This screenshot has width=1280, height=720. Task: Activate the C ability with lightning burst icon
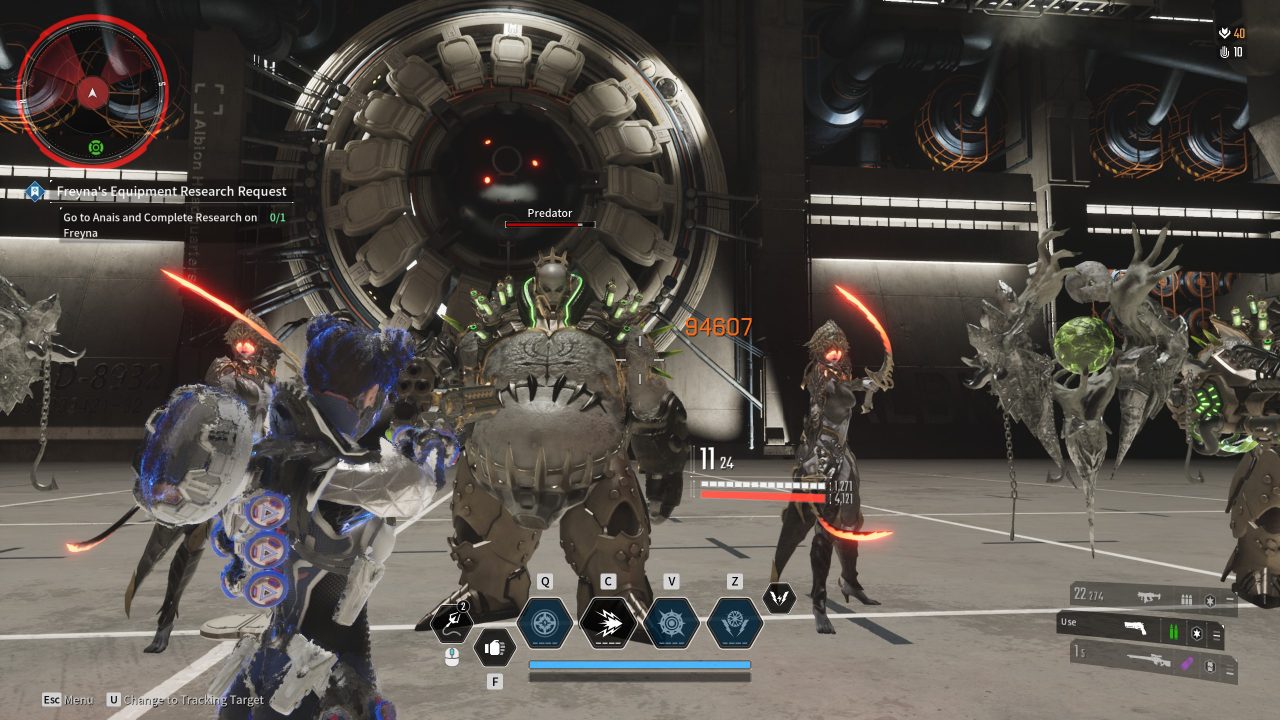point(608,620)
